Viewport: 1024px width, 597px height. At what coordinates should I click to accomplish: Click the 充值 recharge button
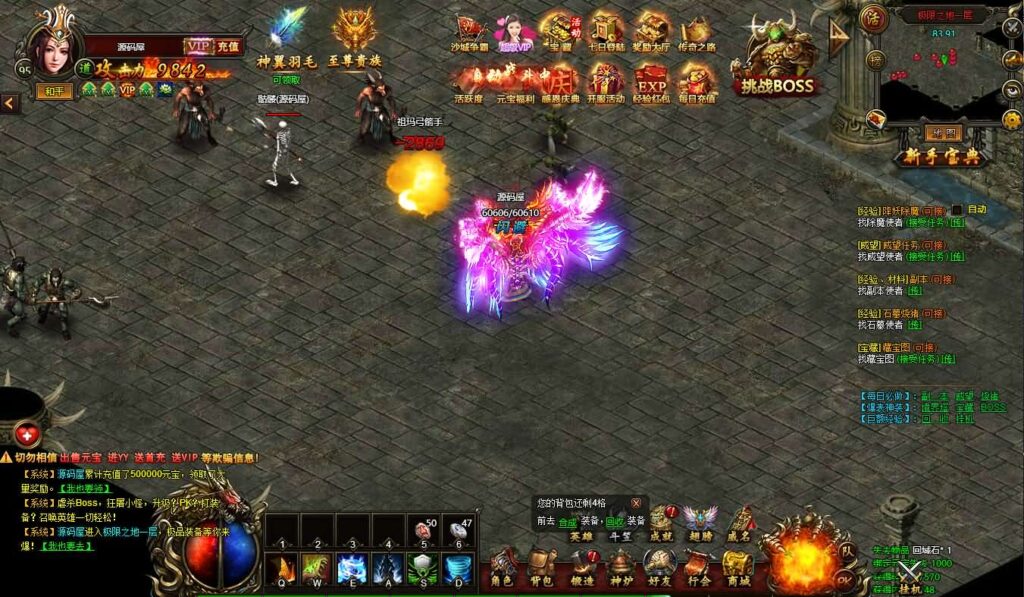point(229,46)
